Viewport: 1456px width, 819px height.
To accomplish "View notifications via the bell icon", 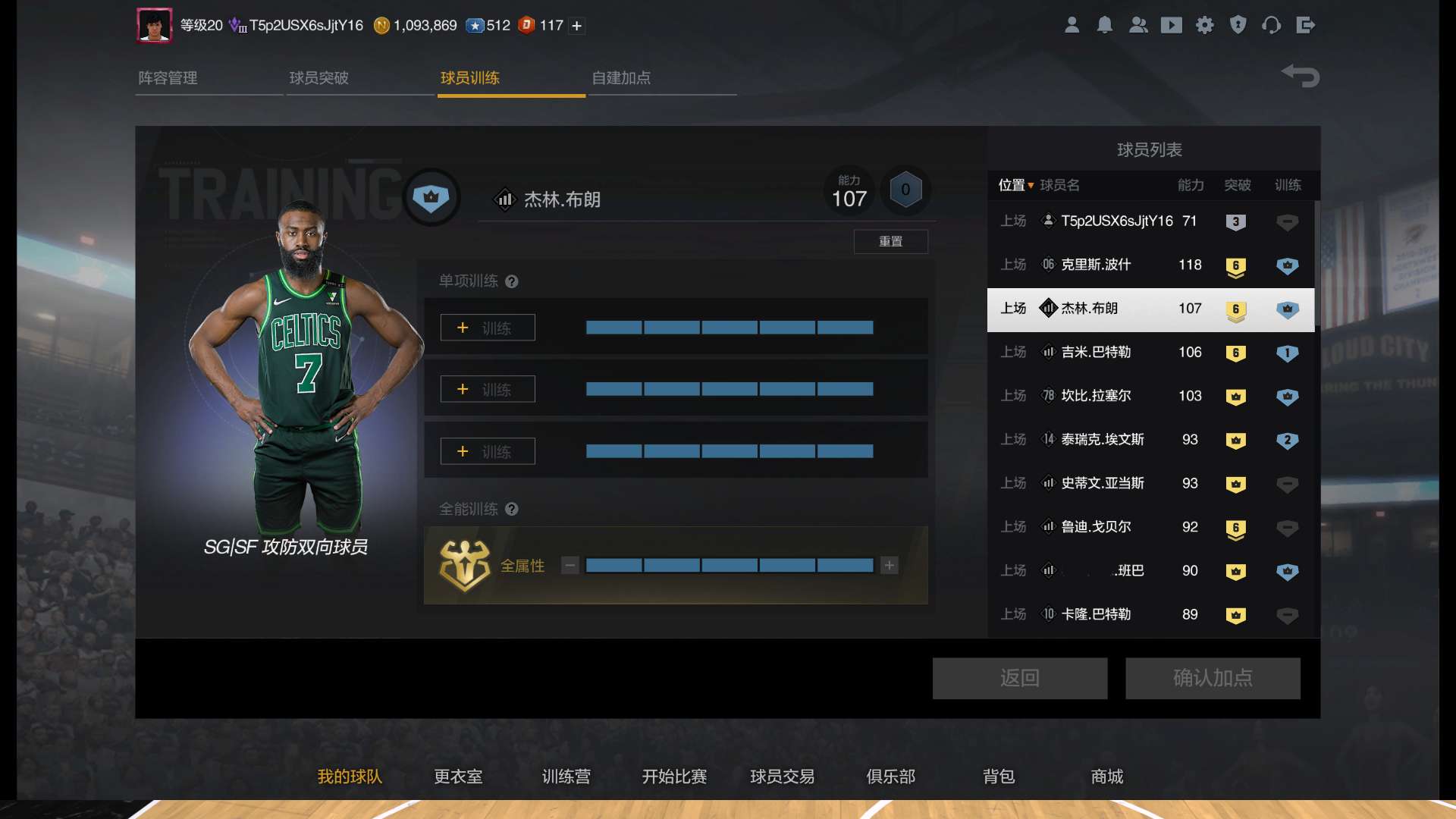I will click(x=1105, y=25).
